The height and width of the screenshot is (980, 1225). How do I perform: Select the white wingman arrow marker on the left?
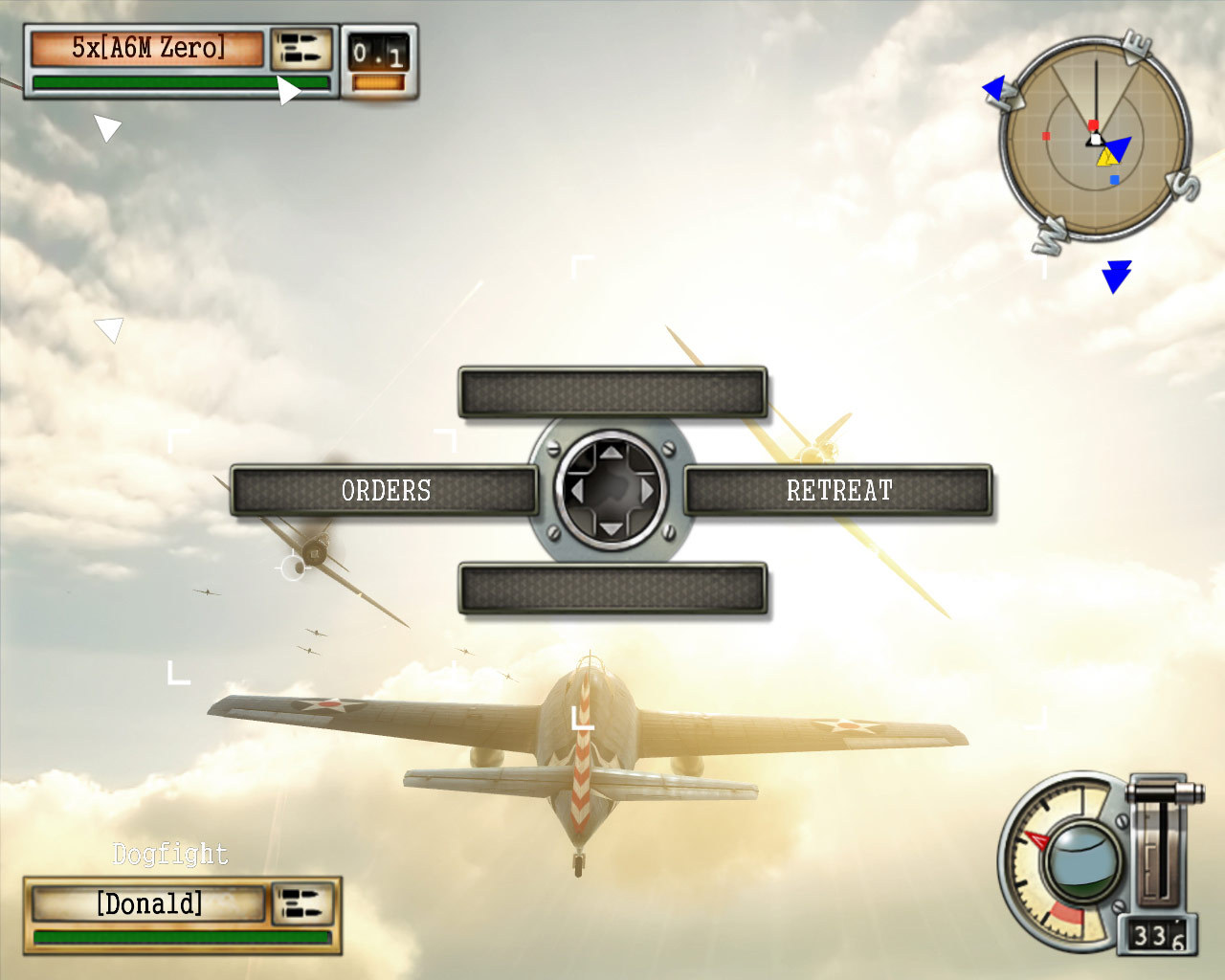click(106, 125)
